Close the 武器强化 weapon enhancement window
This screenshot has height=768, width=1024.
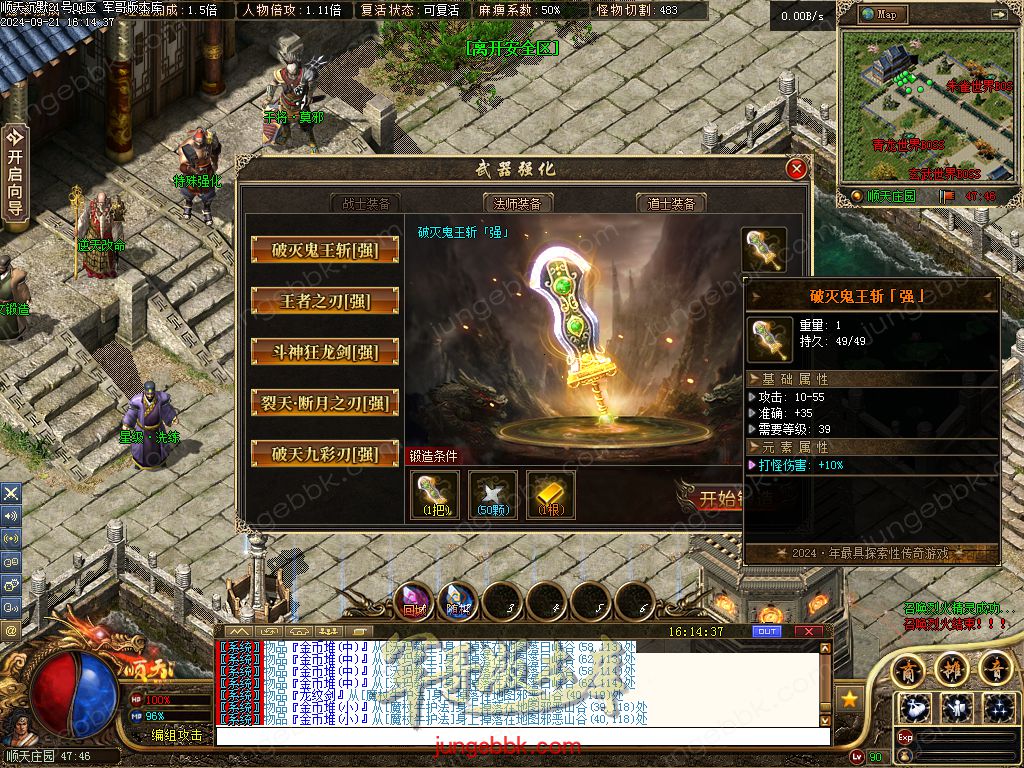pyautogui.click(x=797, y=169)
